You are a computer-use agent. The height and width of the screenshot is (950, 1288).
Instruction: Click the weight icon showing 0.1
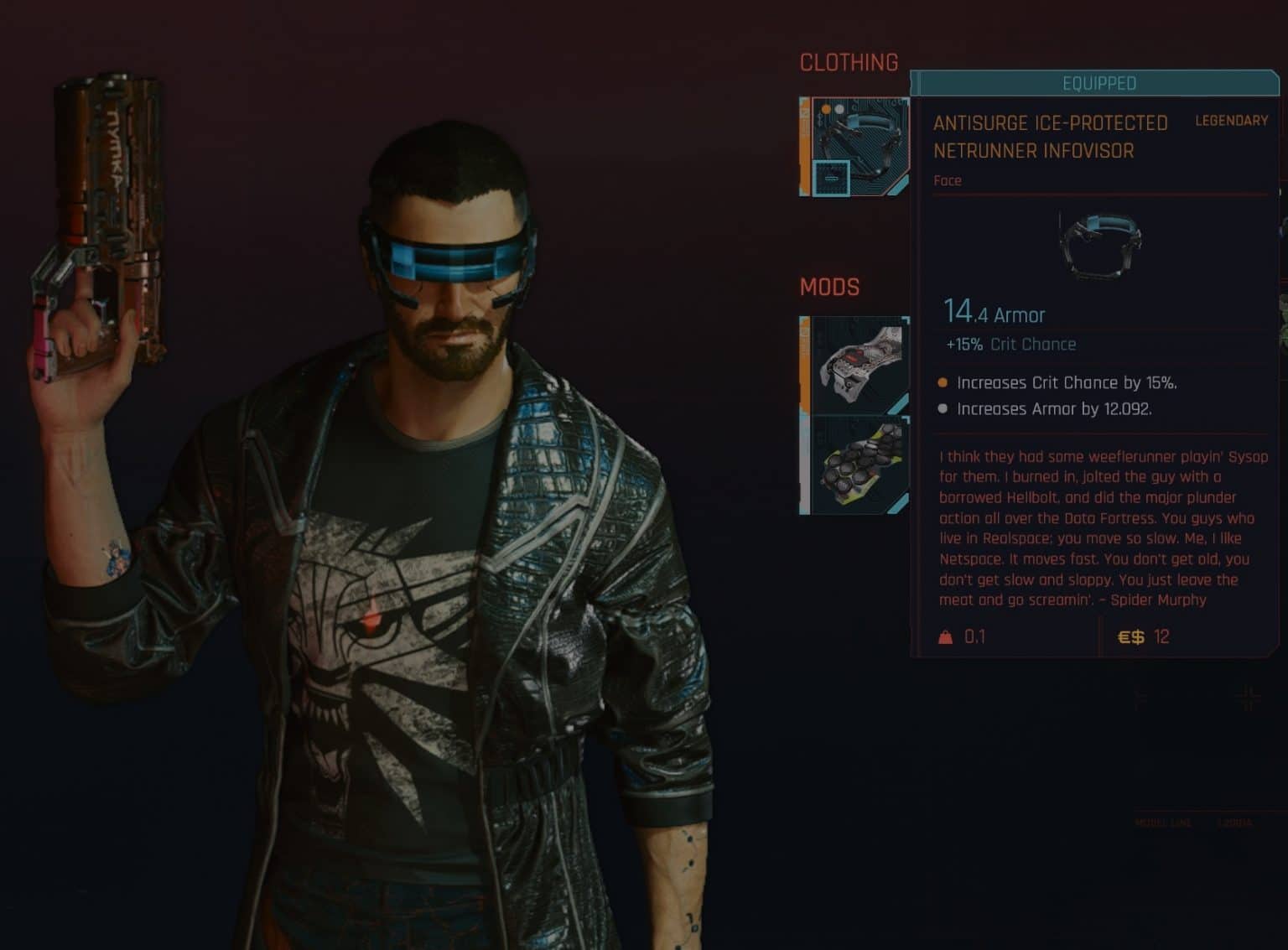click(x=945, y=637)
